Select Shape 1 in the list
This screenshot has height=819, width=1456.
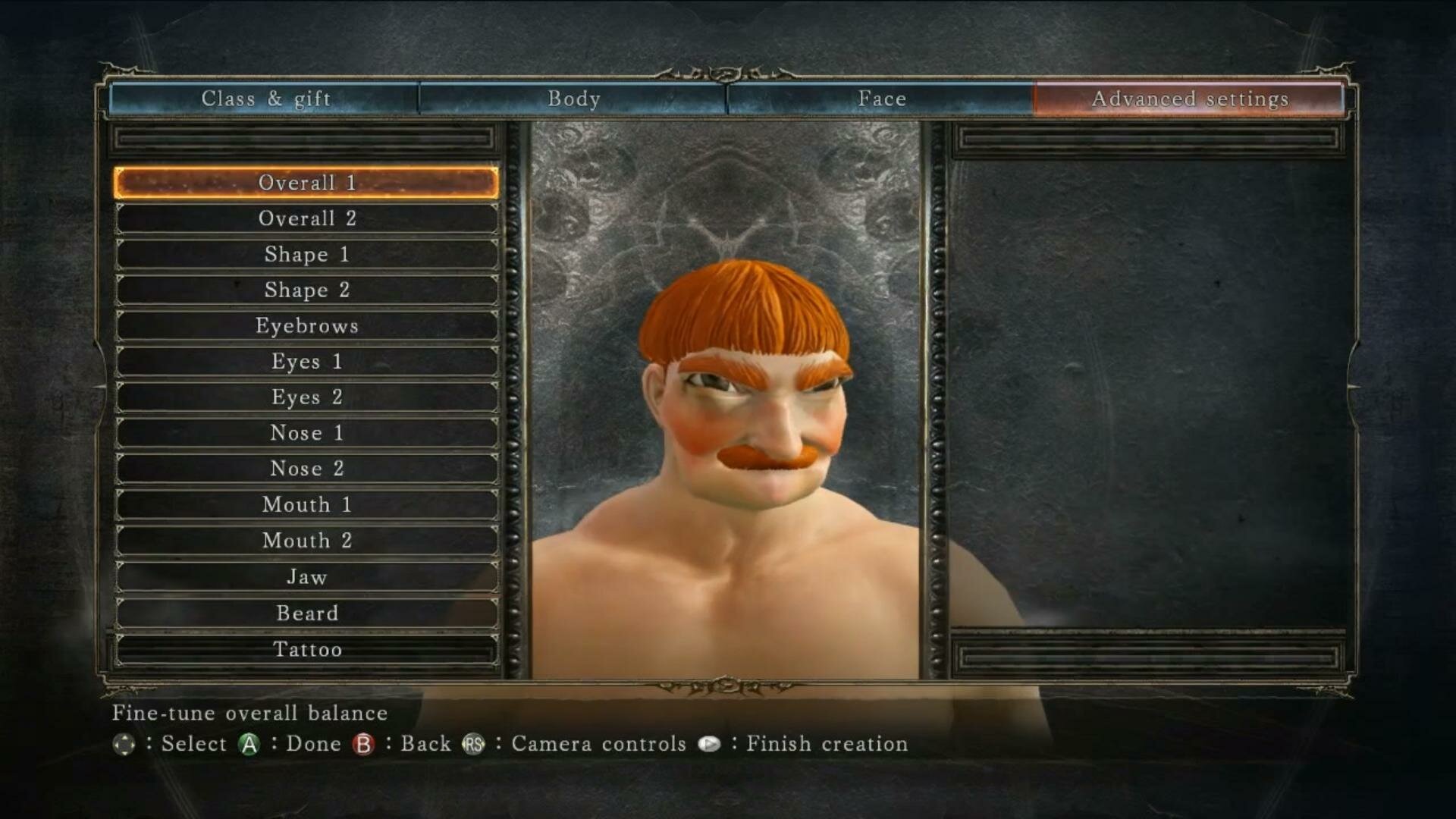point(307,254)
